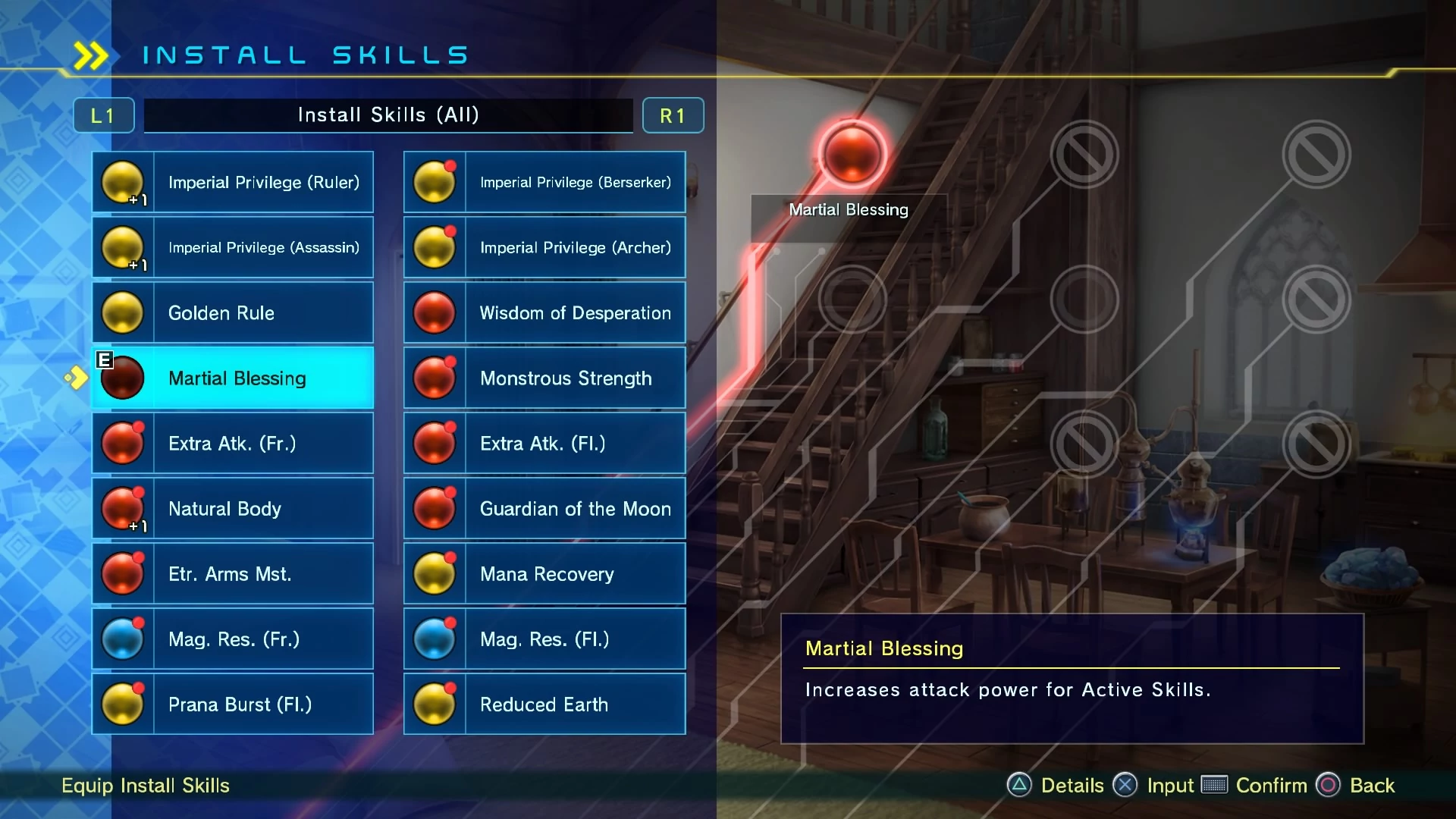Select Mag. Res. (Fl.) skill
The image size is (1456, 819).
coord(544,639)
